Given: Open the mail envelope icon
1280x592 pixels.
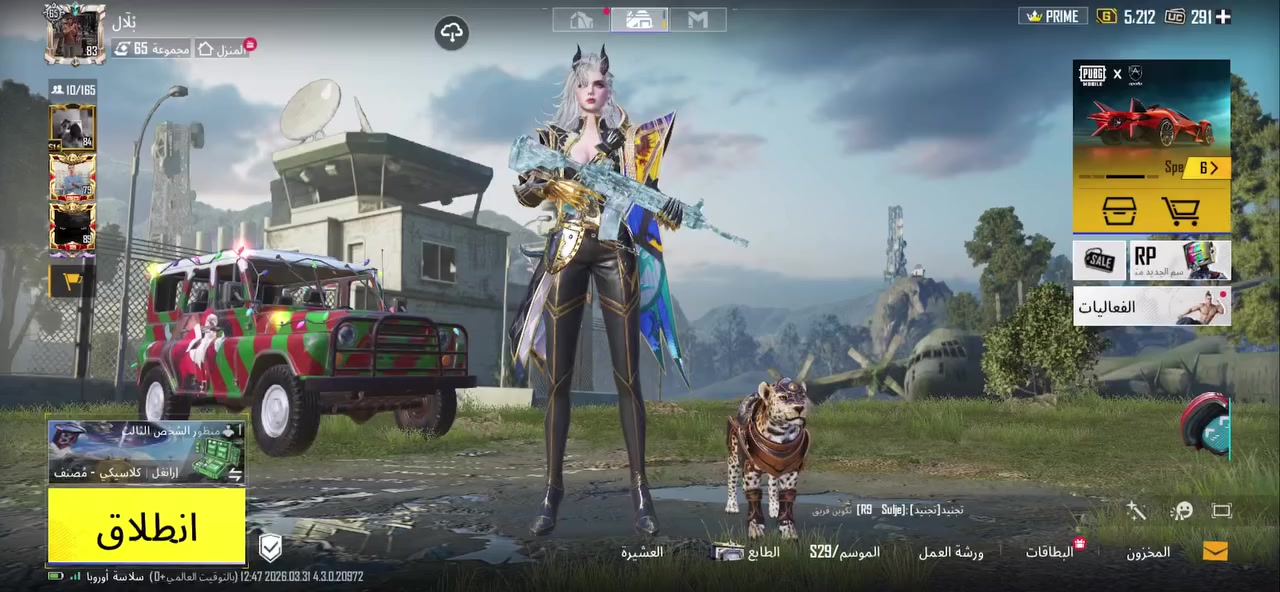Looking at the screenshot, I should pos(1215,551).
